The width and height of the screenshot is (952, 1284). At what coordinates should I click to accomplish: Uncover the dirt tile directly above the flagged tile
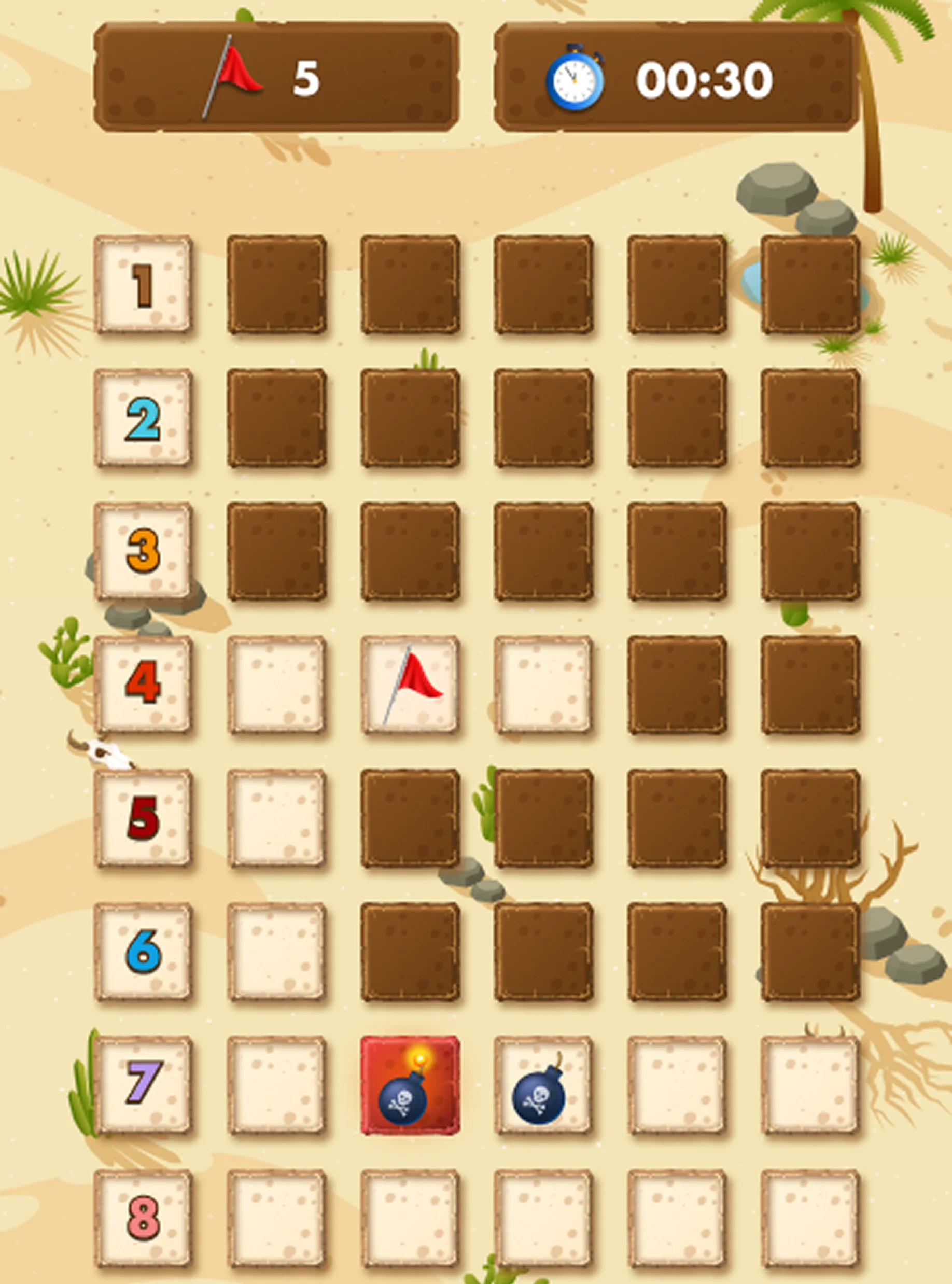tap(410, 552)
